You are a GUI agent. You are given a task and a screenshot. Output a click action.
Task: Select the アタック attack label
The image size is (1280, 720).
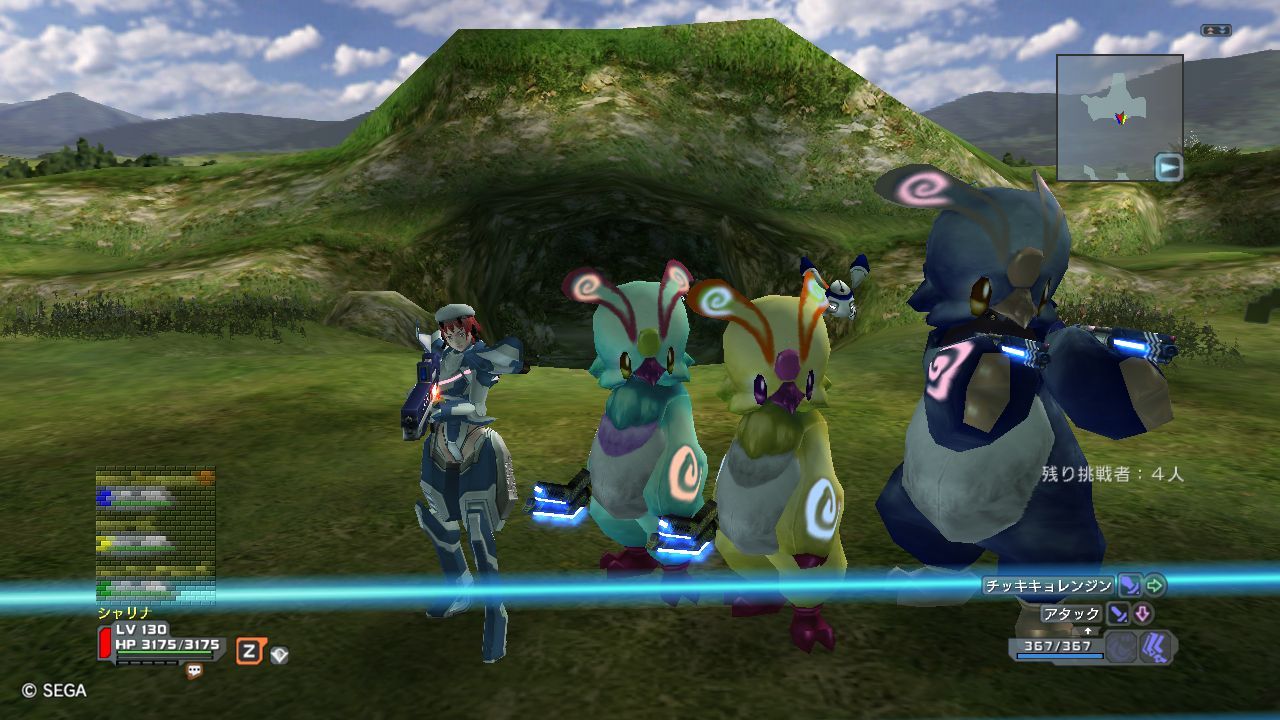1071,614
